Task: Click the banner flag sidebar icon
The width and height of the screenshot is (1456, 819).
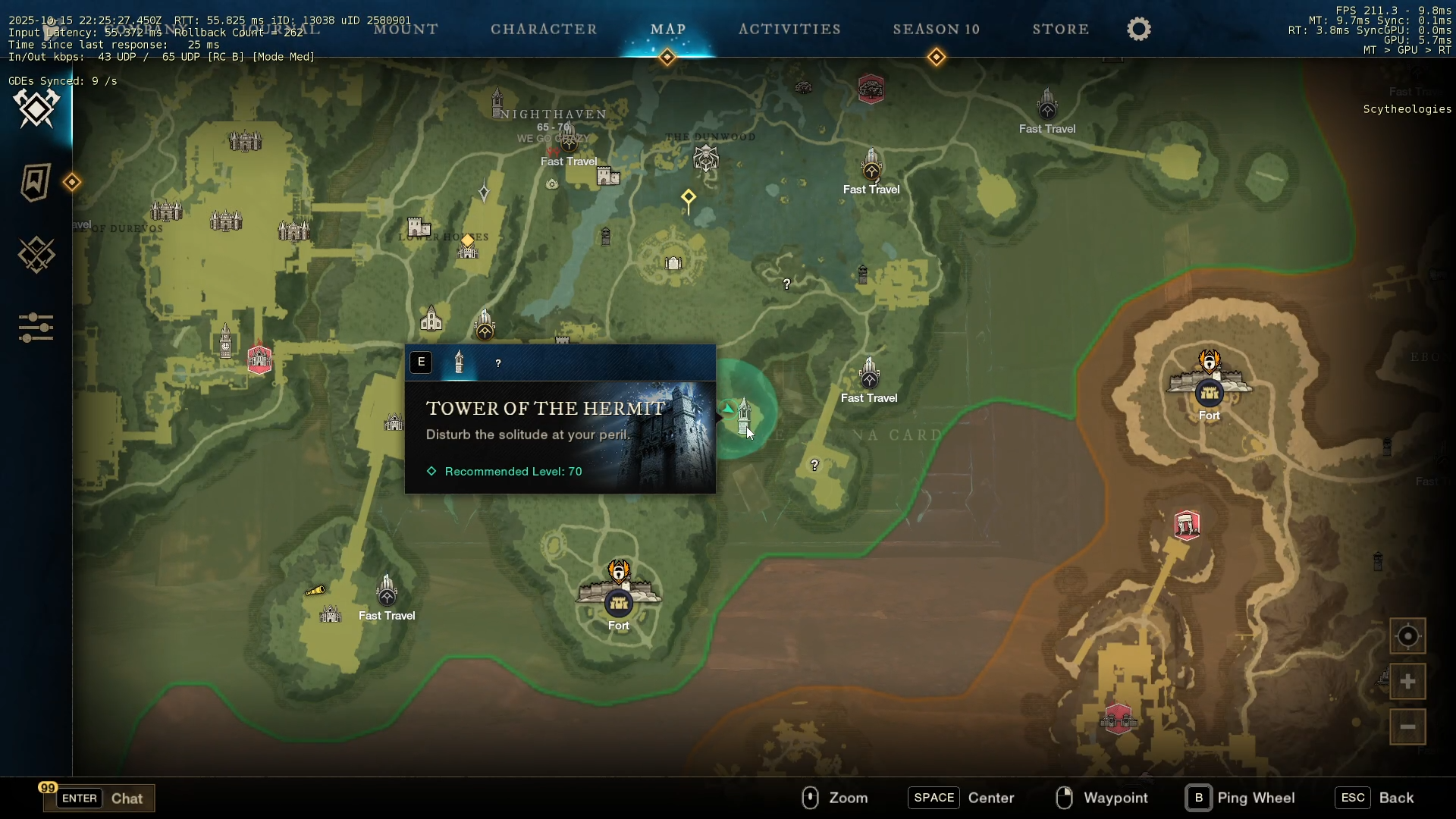Action: click(x=36, y=182)
